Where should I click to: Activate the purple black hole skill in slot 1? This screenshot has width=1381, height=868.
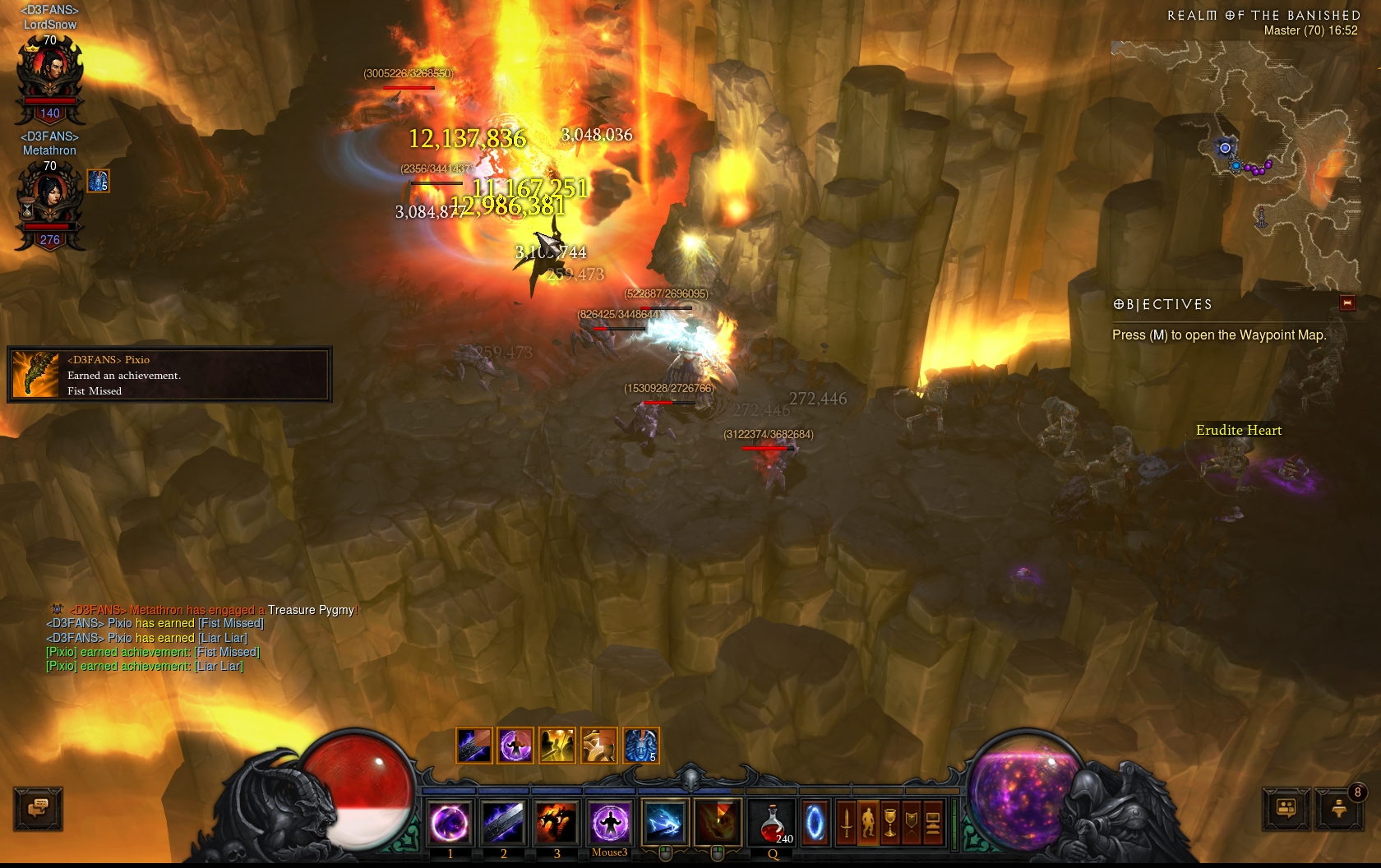click(x=450, y=822)
